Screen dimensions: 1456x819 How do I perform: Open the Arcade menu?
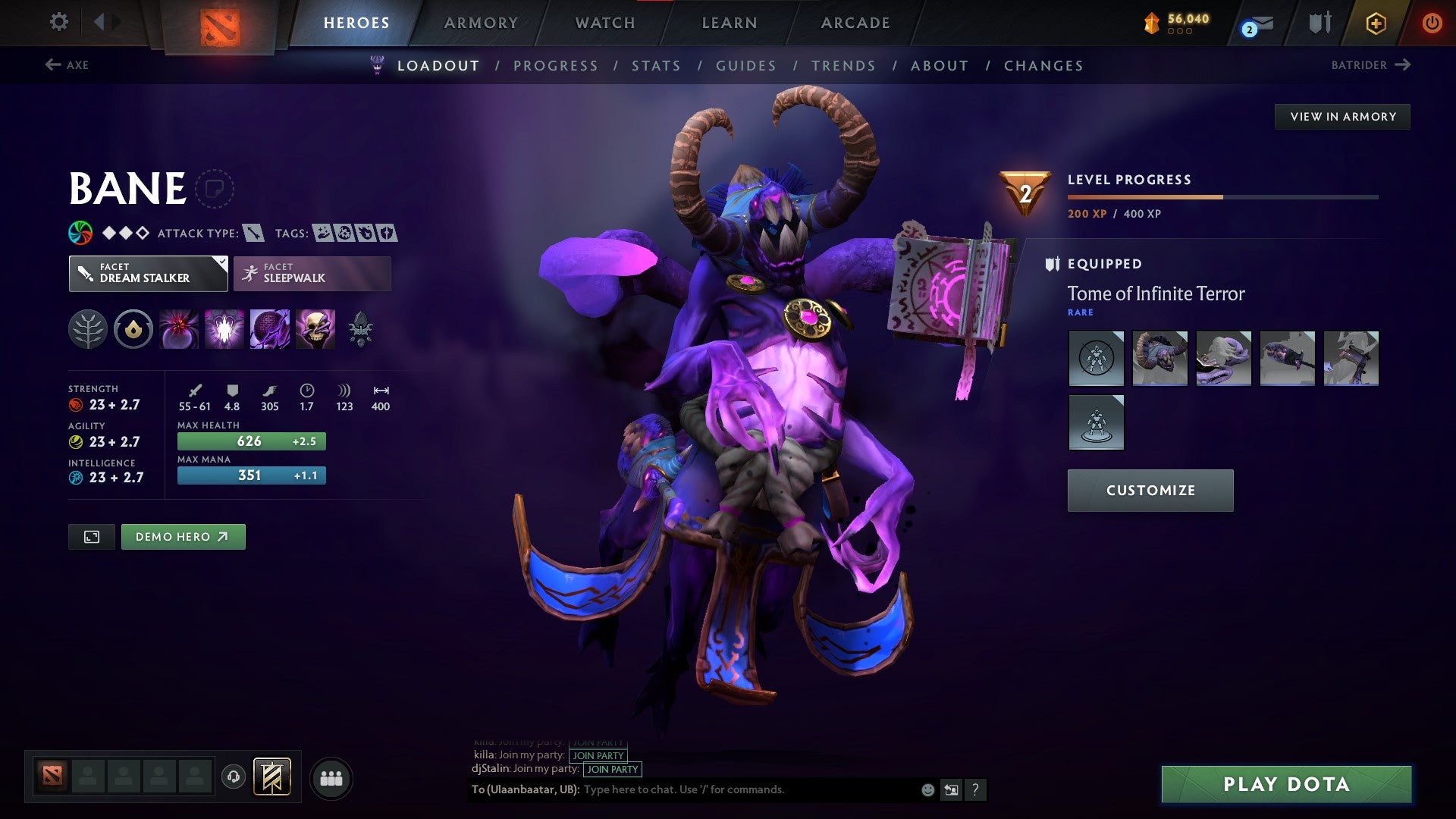tap(855, 23)
